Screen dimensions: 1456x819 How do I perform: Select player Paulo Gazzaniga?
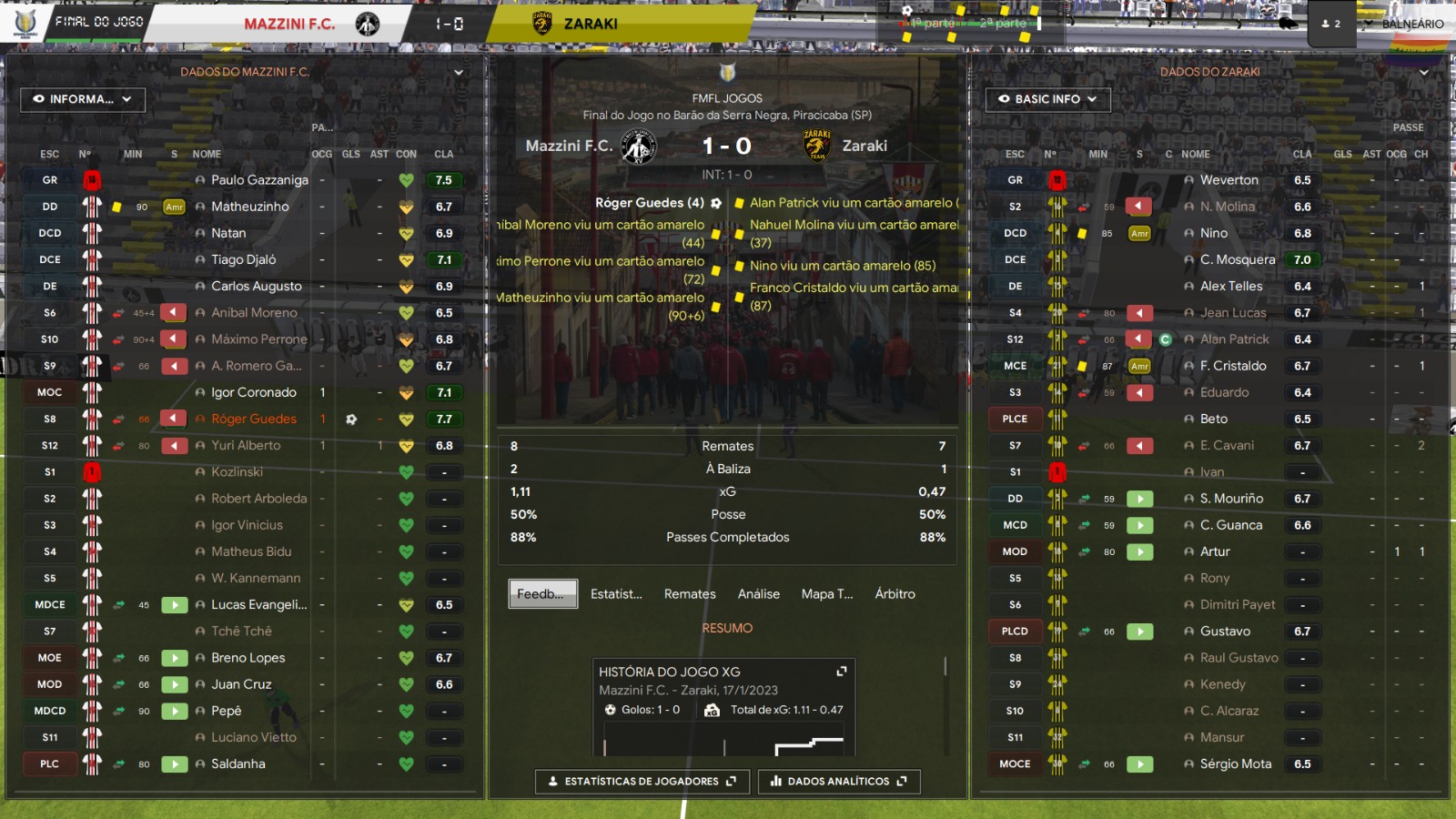(x=259, y=180)
